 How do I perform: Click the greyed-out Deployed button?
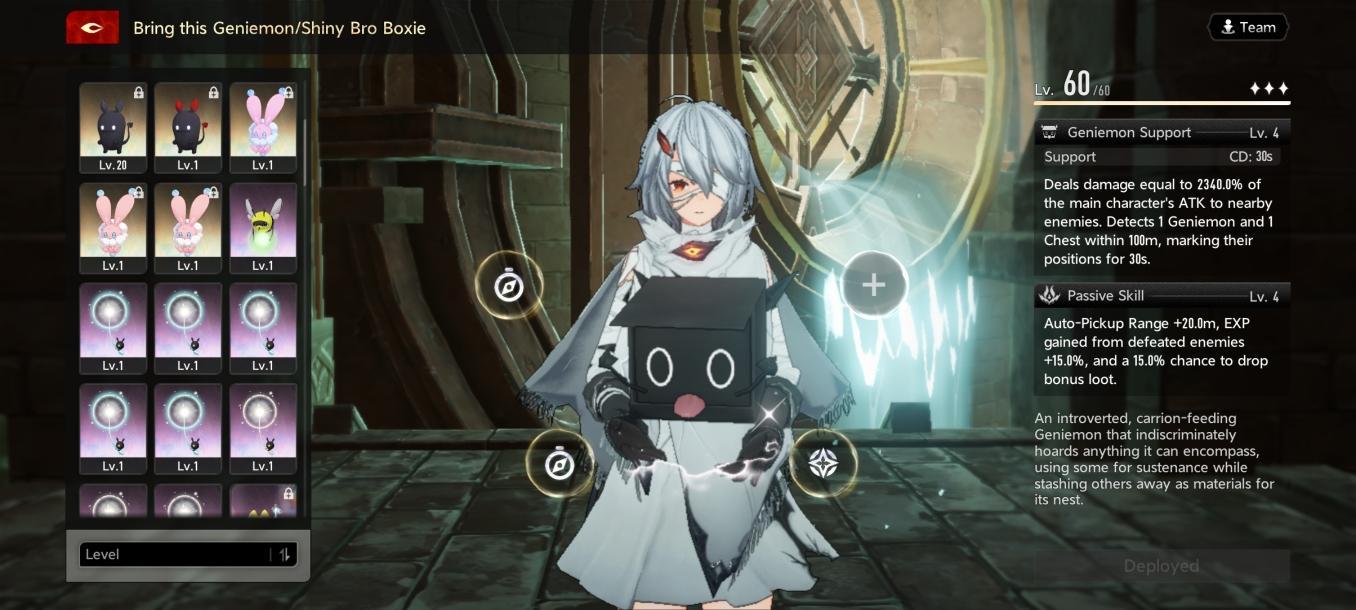(1161, 566)
